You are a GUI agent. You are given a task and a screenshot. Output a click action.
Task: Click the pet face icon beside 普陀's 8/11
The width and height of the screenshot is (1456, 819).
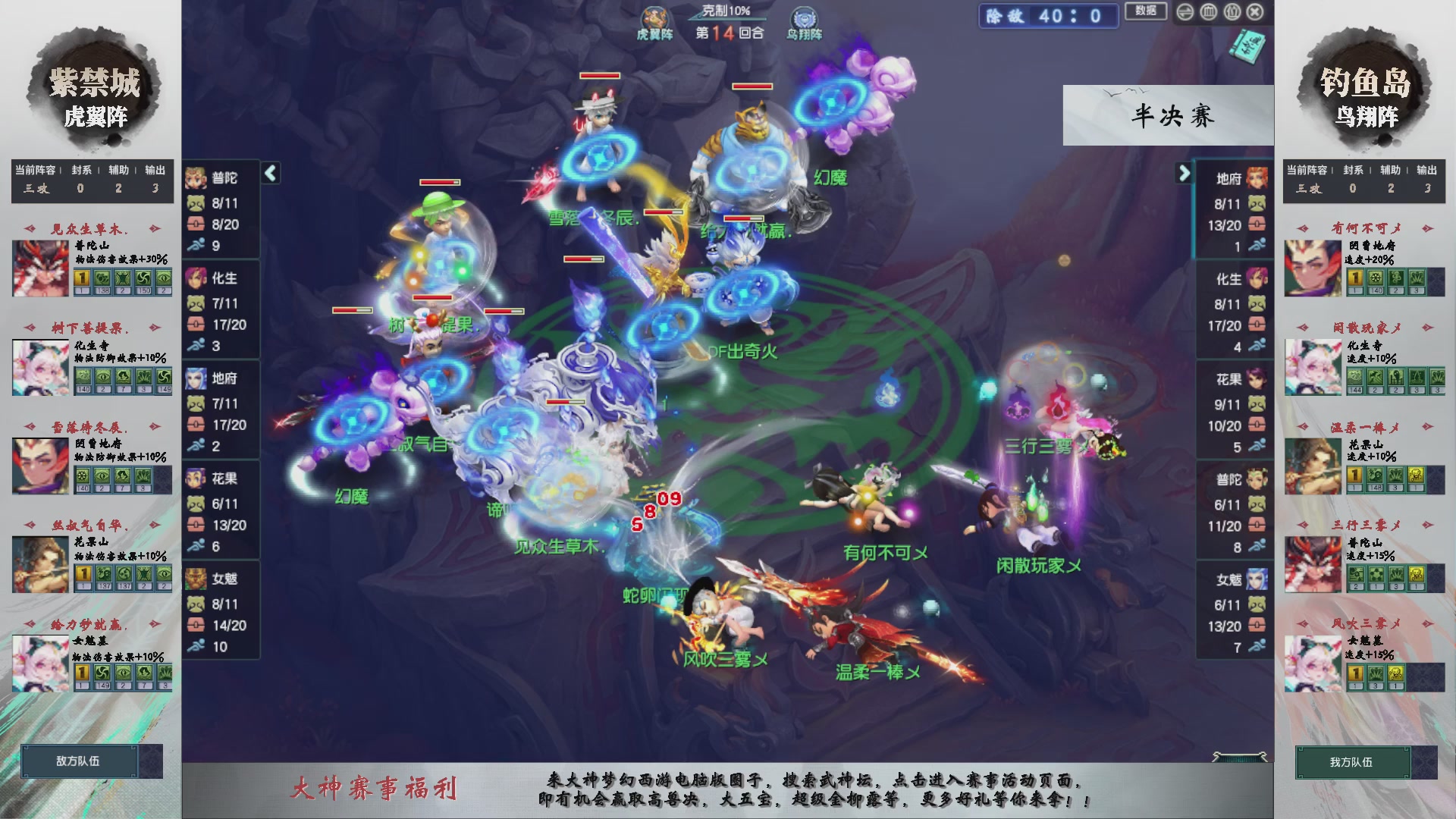pyautogui.click(x=196, y=203)
